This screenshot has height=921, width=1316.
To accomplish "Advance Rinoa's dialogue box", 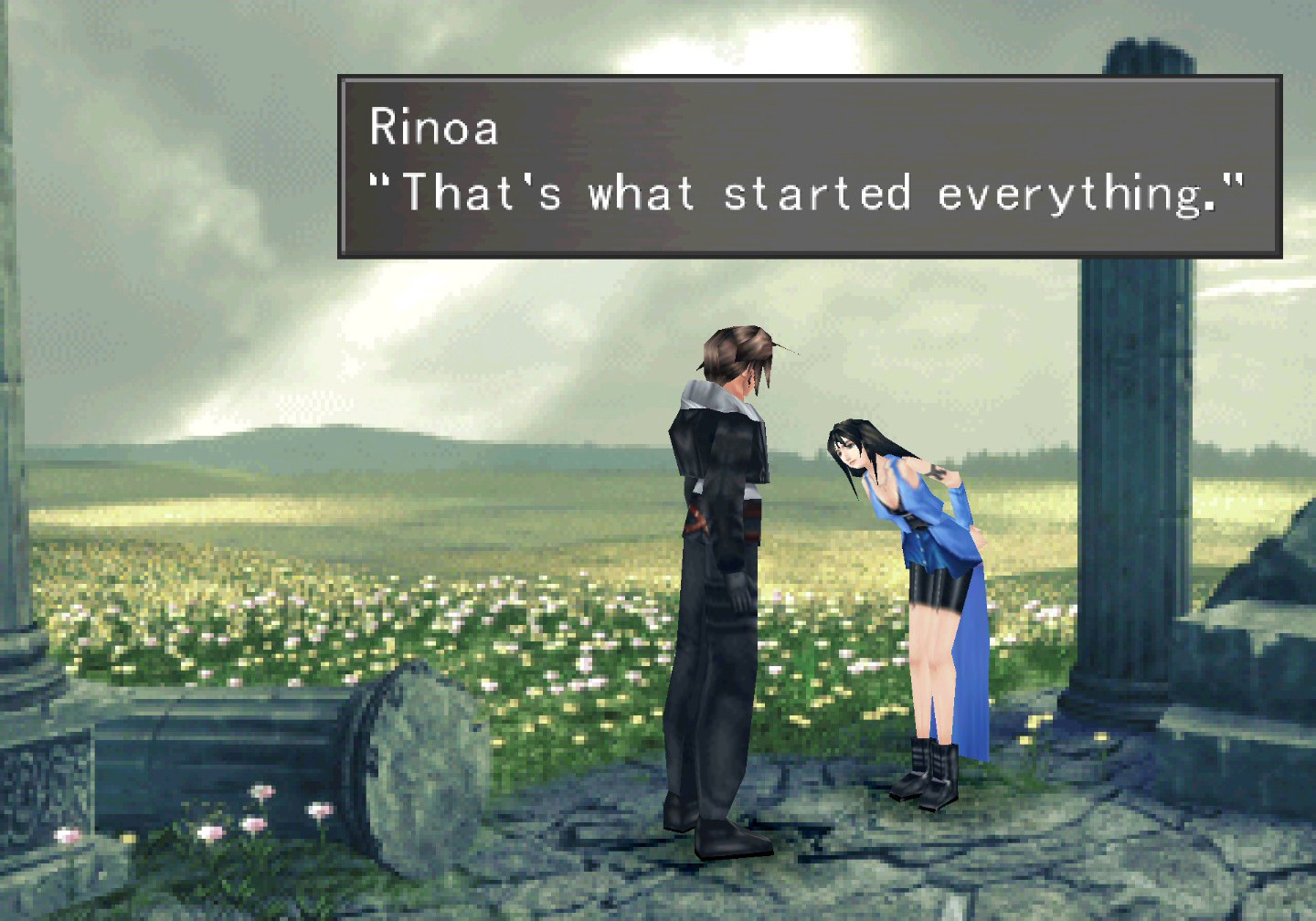I will point(809,166).
